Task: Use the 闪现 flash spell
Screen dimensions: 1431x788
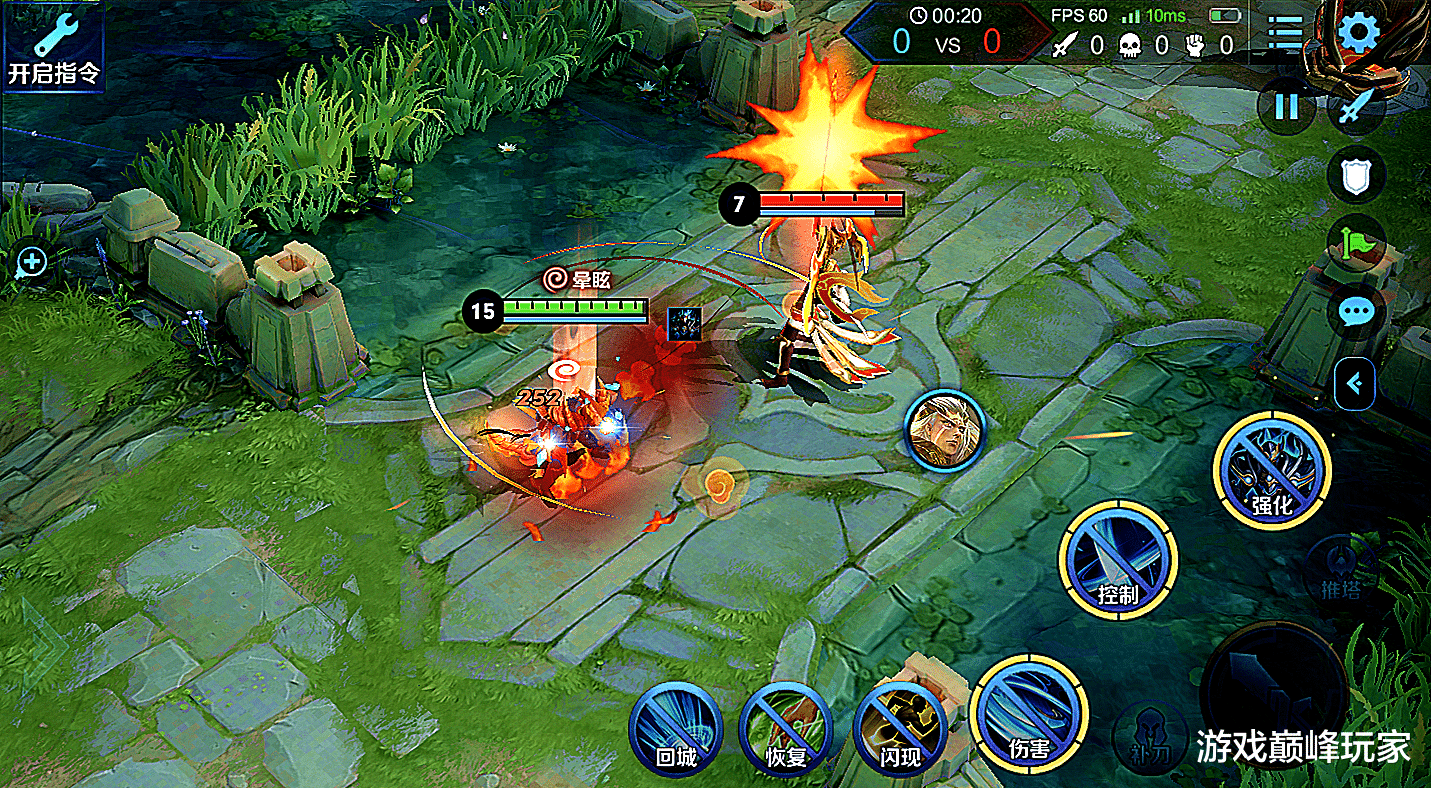Action: pos(900,728)
